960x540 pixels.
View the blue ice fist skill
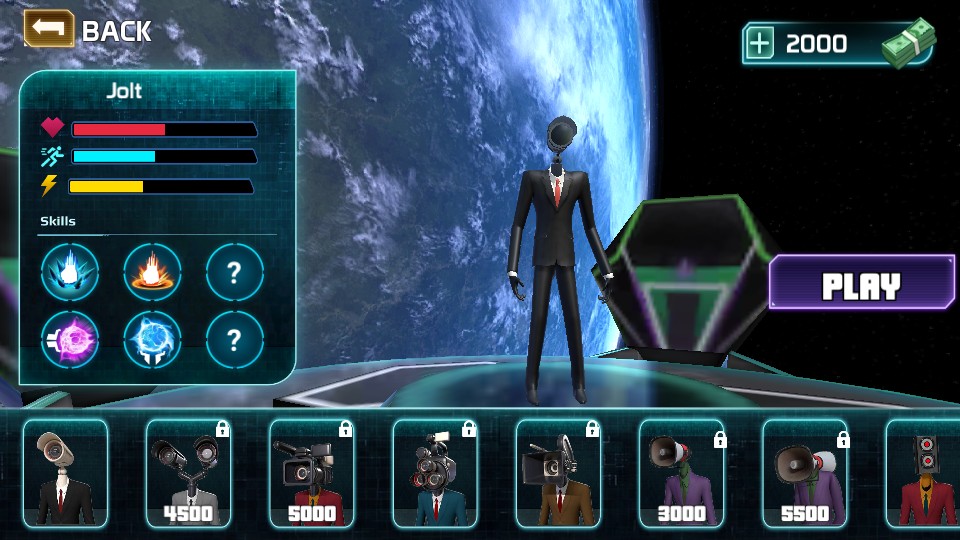(70, 272)
